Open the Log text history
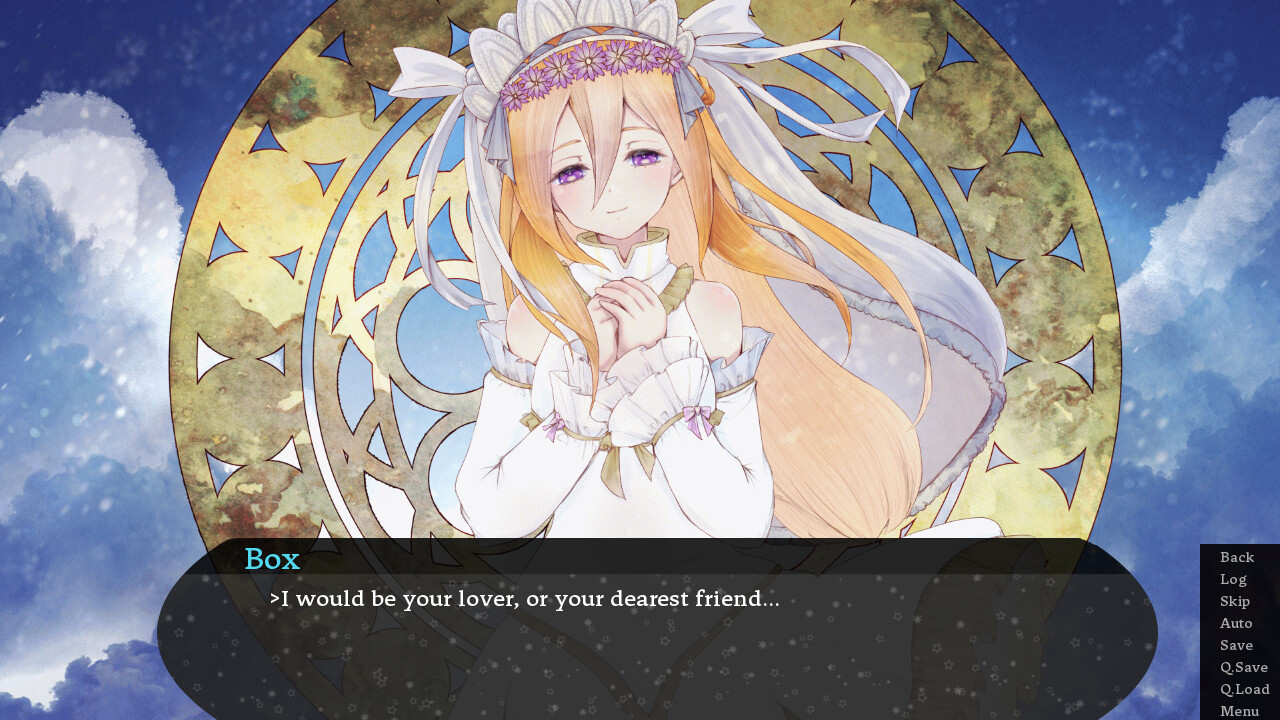The image size is (1280, 720). click(x=1233, y=579)
